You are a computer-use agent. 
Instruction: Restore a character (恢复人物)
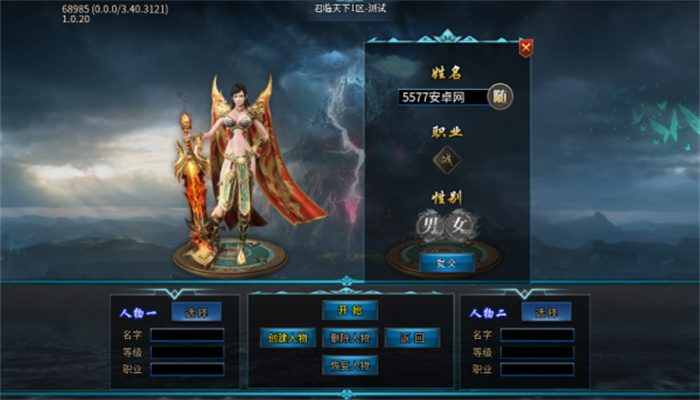point(349,365)
